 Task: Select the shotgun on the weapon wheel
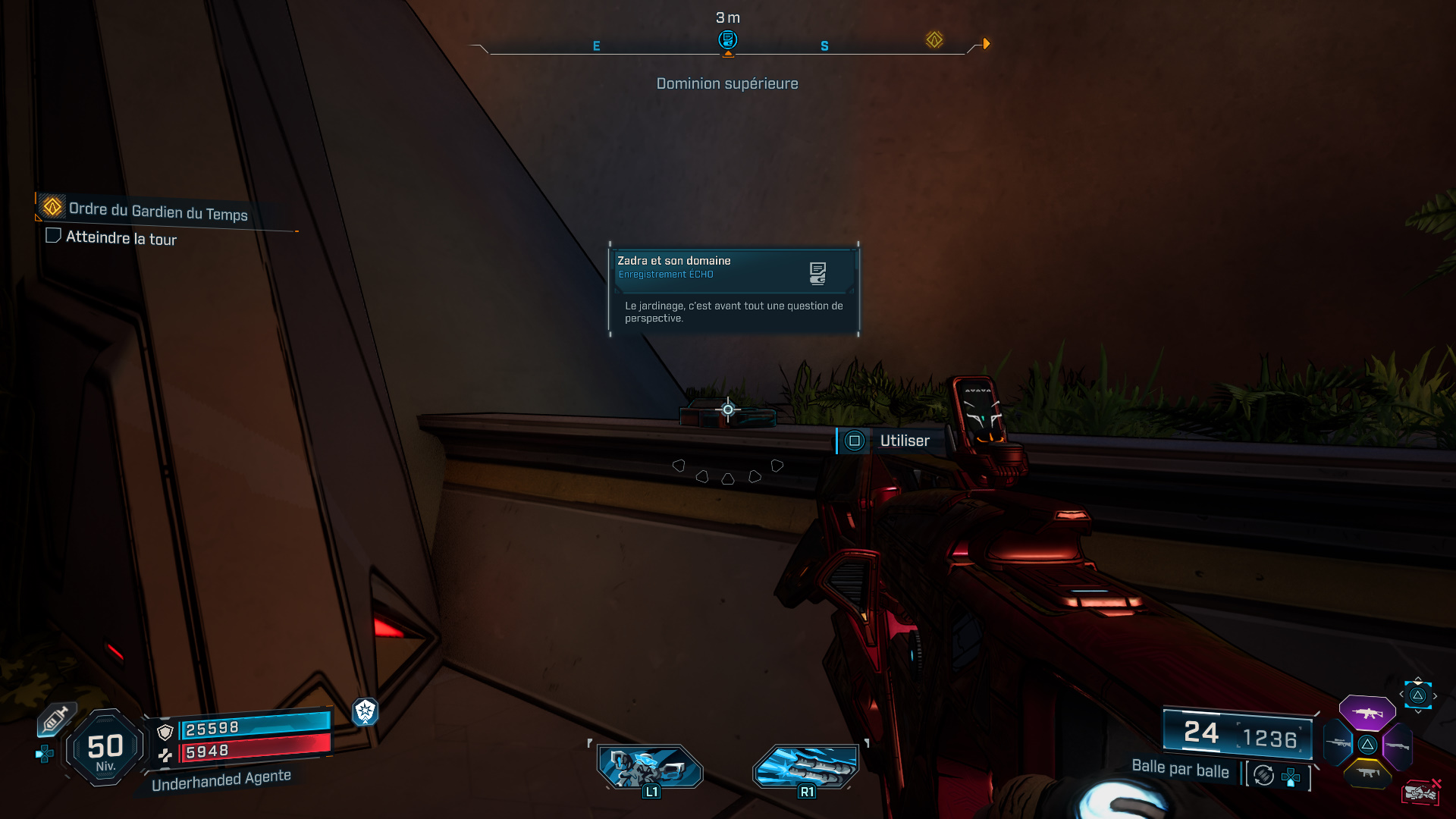tap(1400, 745)
